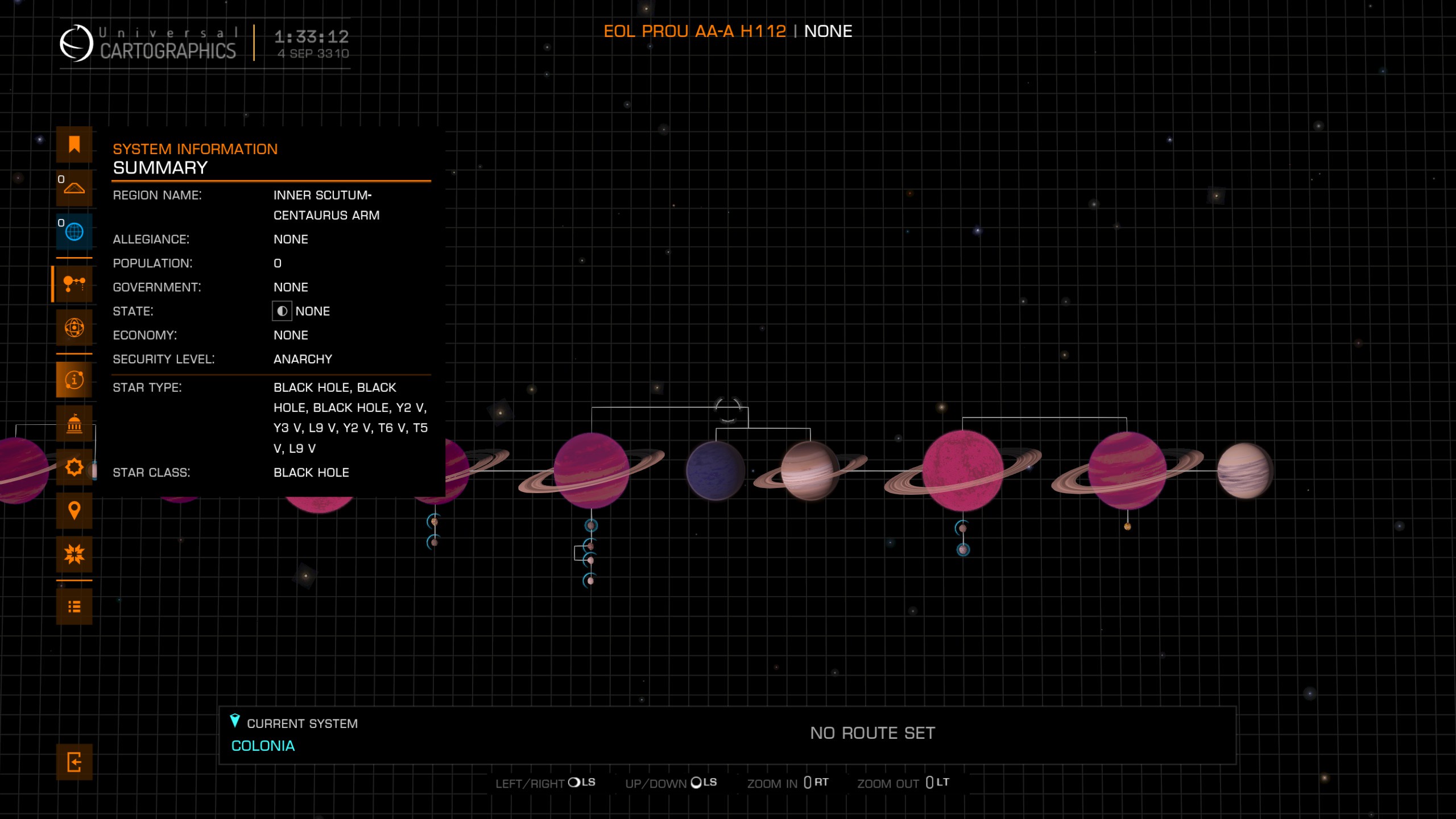1456x819 pixels.
Task: Show the factions building icon tab
Action: pos(74,424)
